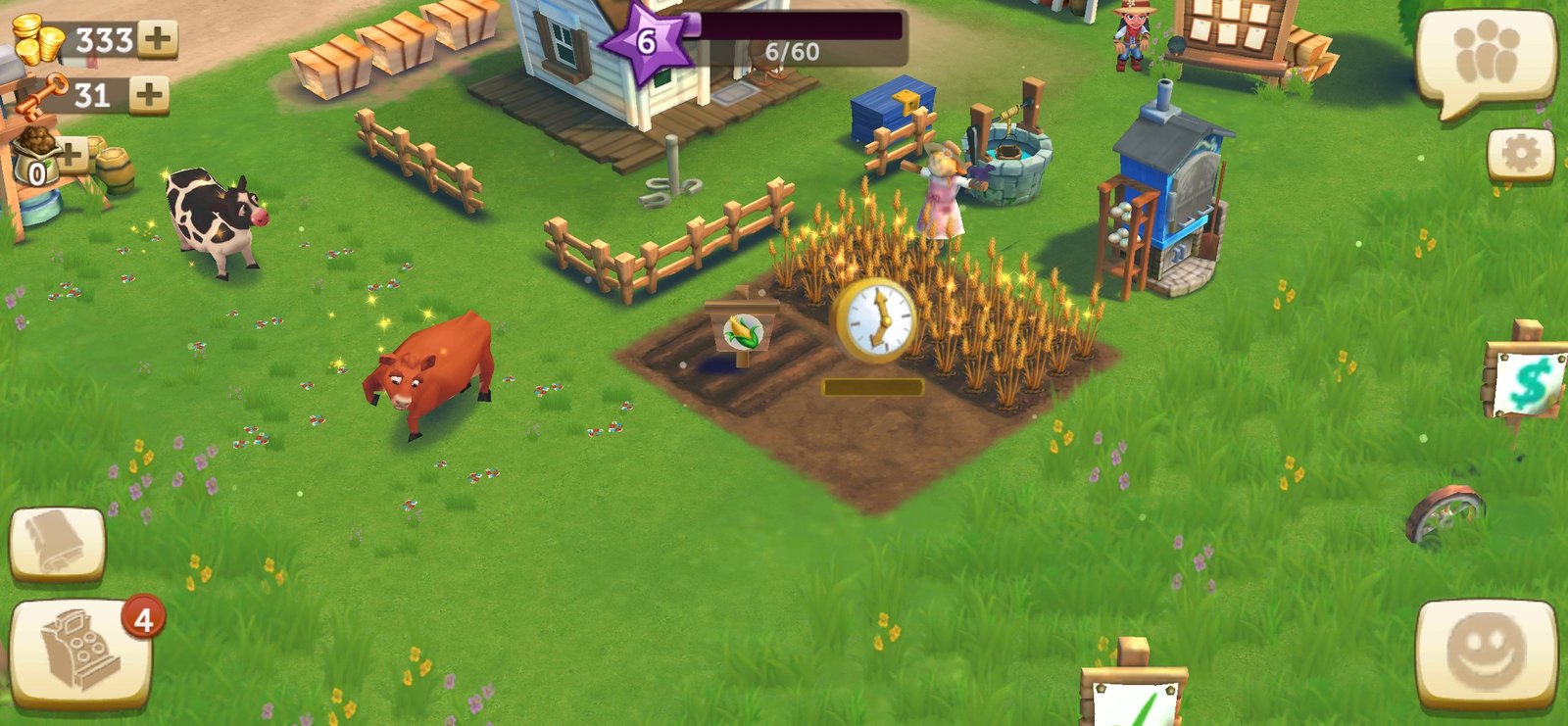Image resolution: width=1568 pixels, height=726 pixels.
Task: Buy more keys using the plus button
Action: pos(149,95)
